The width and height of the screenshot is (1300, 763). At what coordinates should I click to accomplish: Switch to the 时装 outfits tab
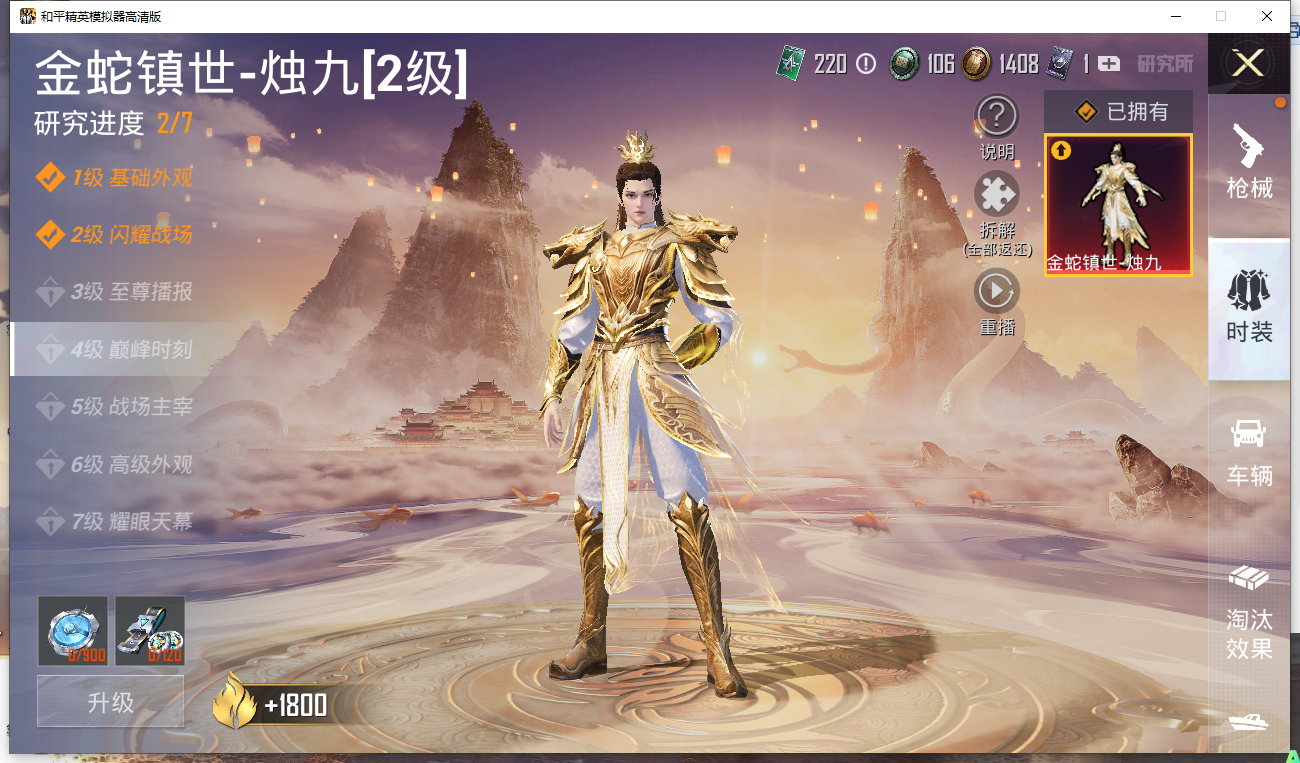[x=1249, y=307]
